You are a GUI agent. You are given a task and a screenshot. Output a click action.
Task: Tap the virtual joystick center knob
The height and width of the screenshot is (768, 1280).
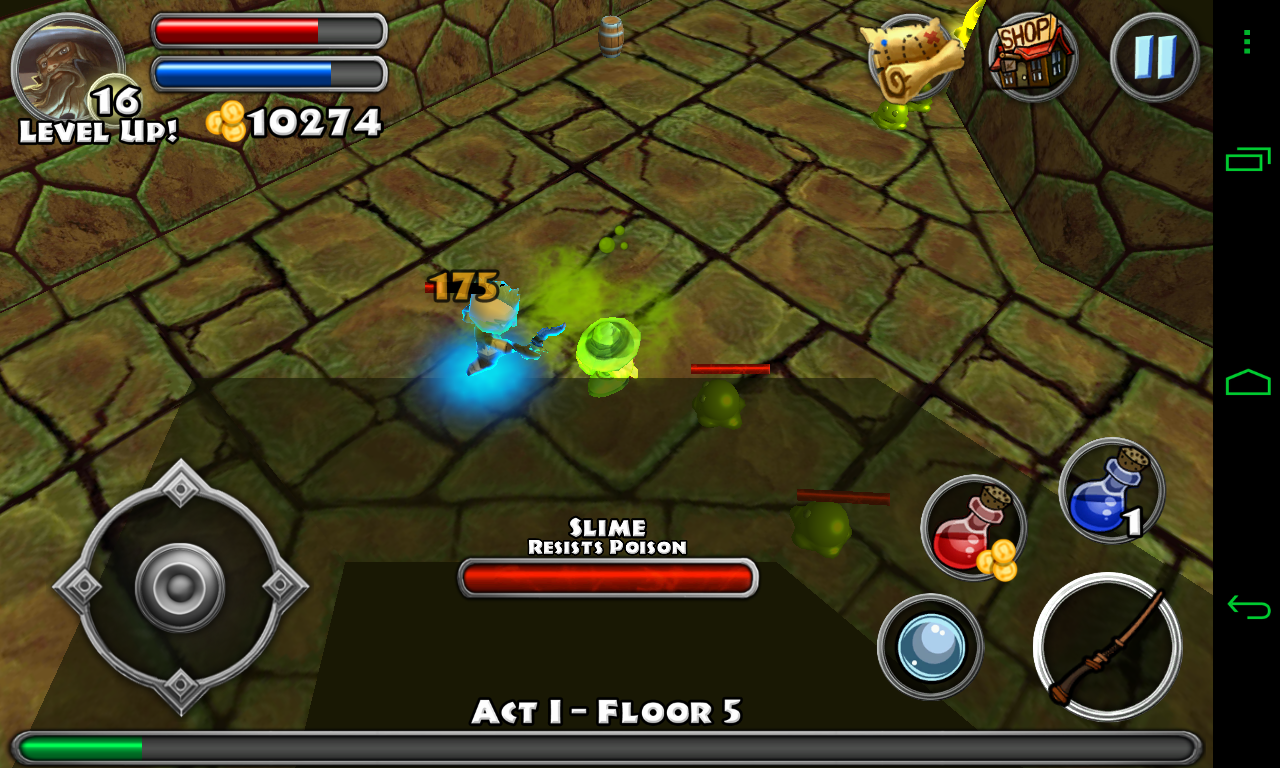point(180,587)
